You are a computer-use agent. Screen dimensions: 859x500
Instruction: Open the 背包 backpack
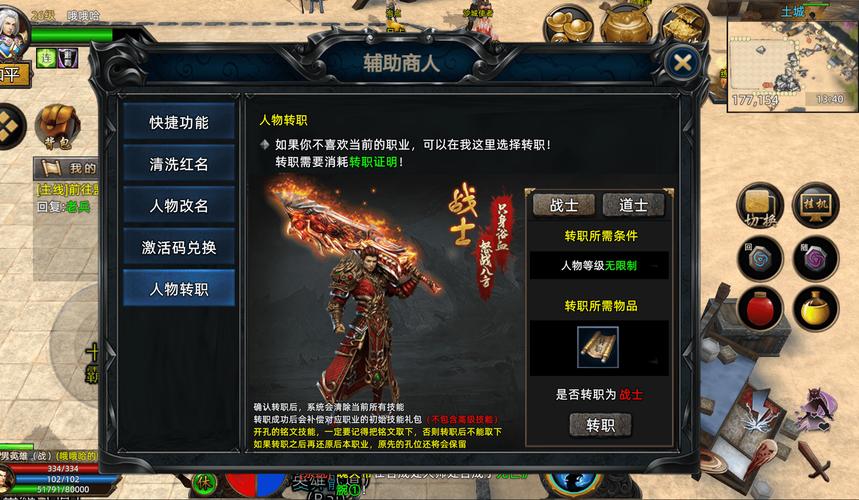[57, 125]
